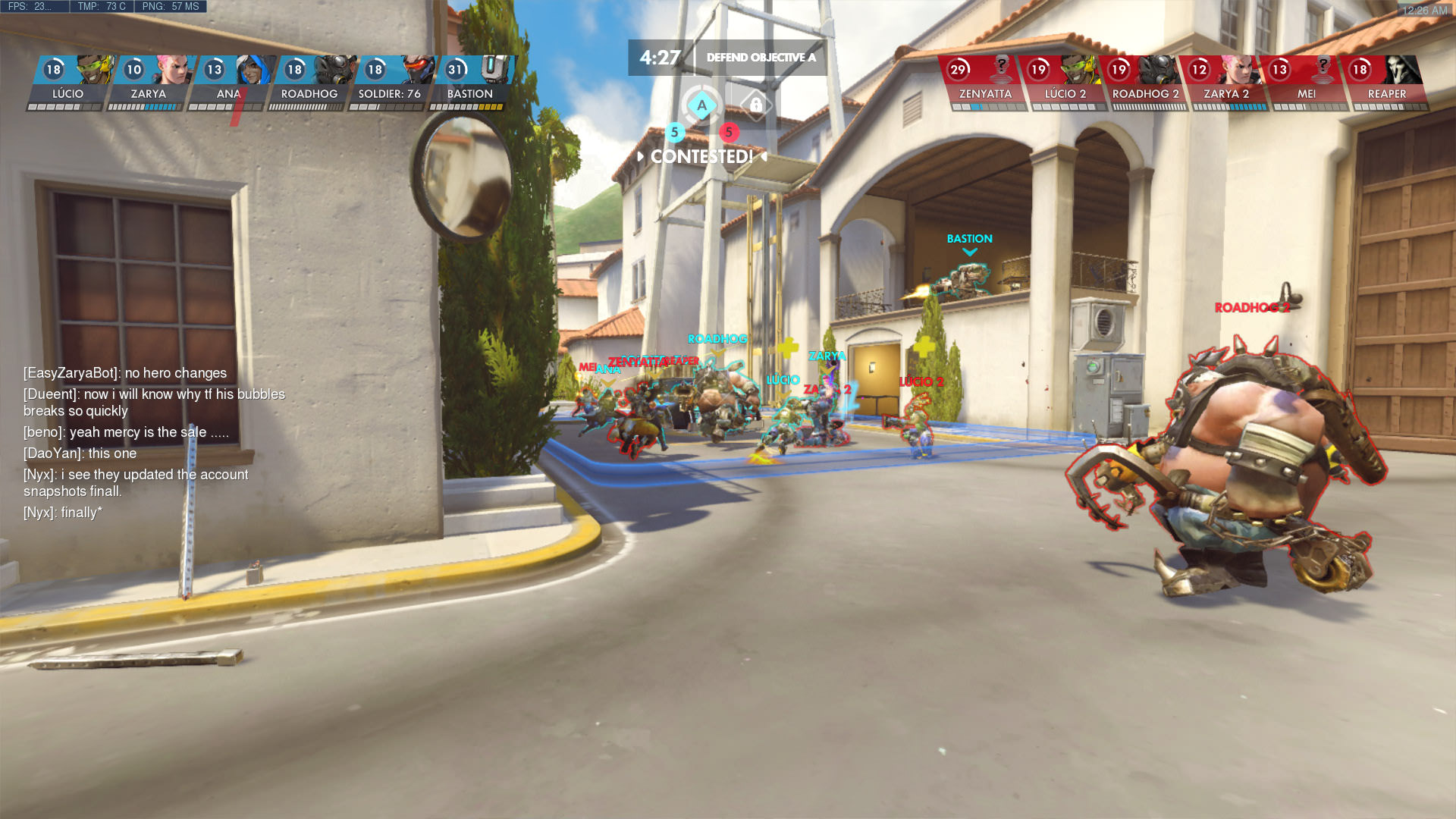Select the red team Zenyatta card
This screenshot has width=1456, height=819.
984,83
